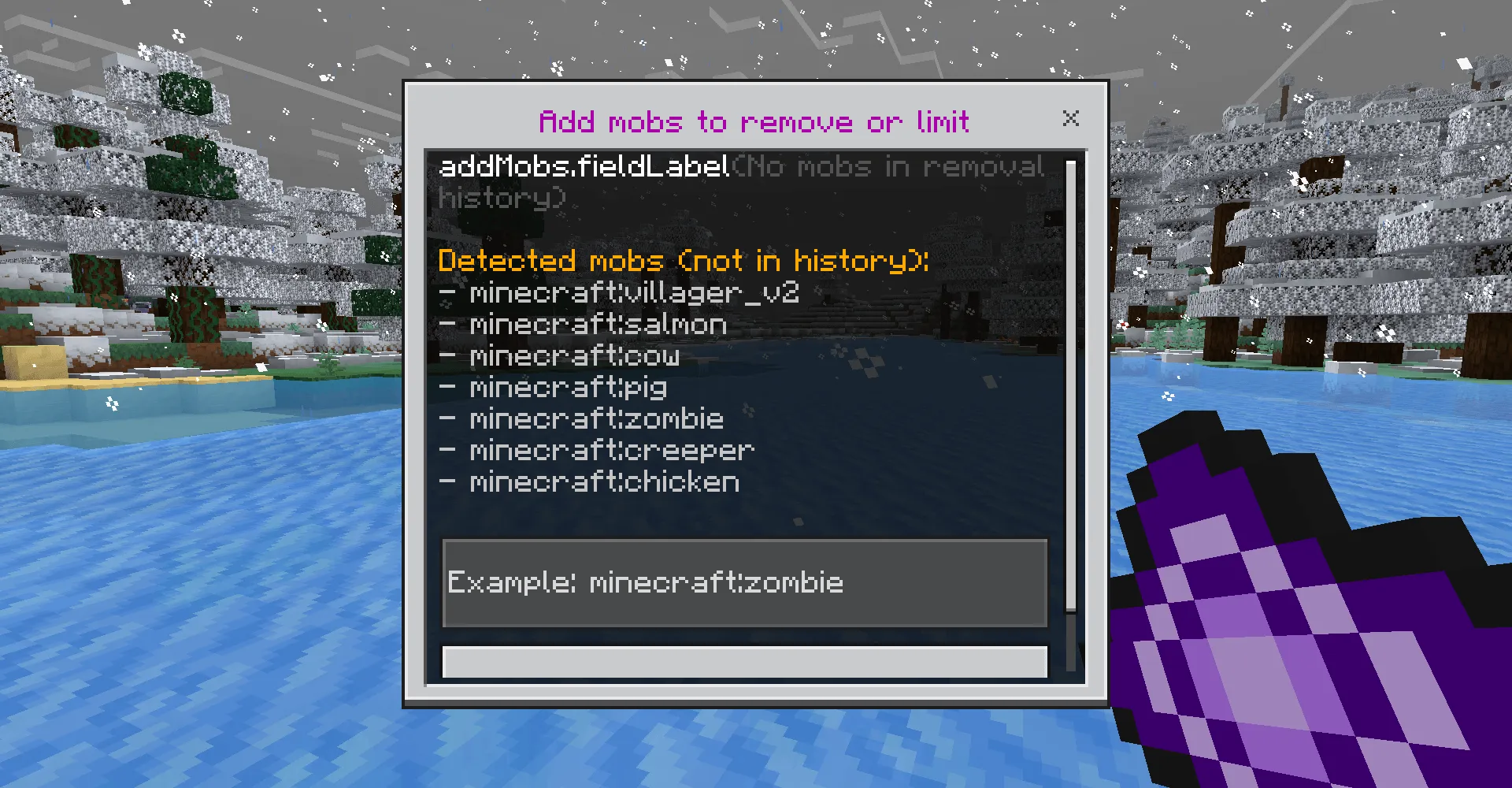Click the dash icon beside minecraft:chicken
This screenshot has width=1512, height=788.
tap(448, 481)
